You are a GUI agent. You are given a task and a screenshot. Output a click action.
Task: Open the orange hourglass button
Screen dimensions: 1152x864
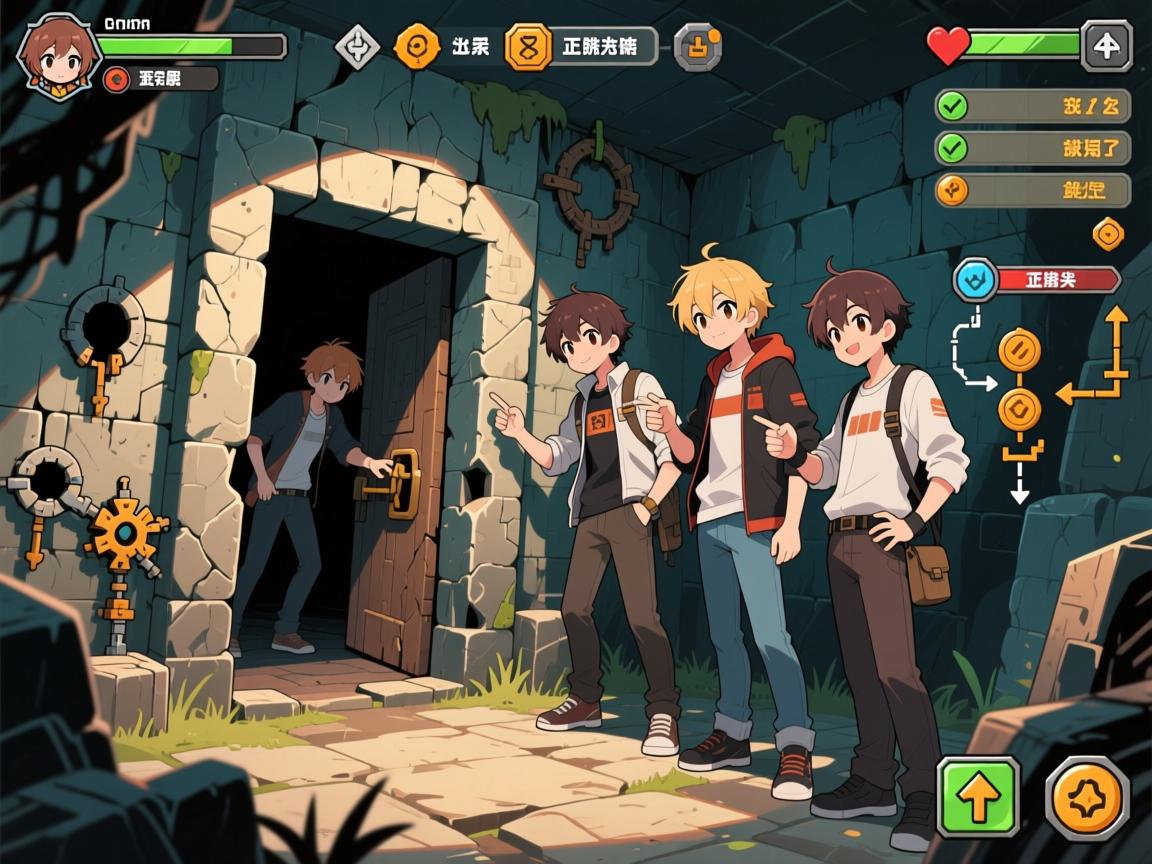tap(528, 46)
